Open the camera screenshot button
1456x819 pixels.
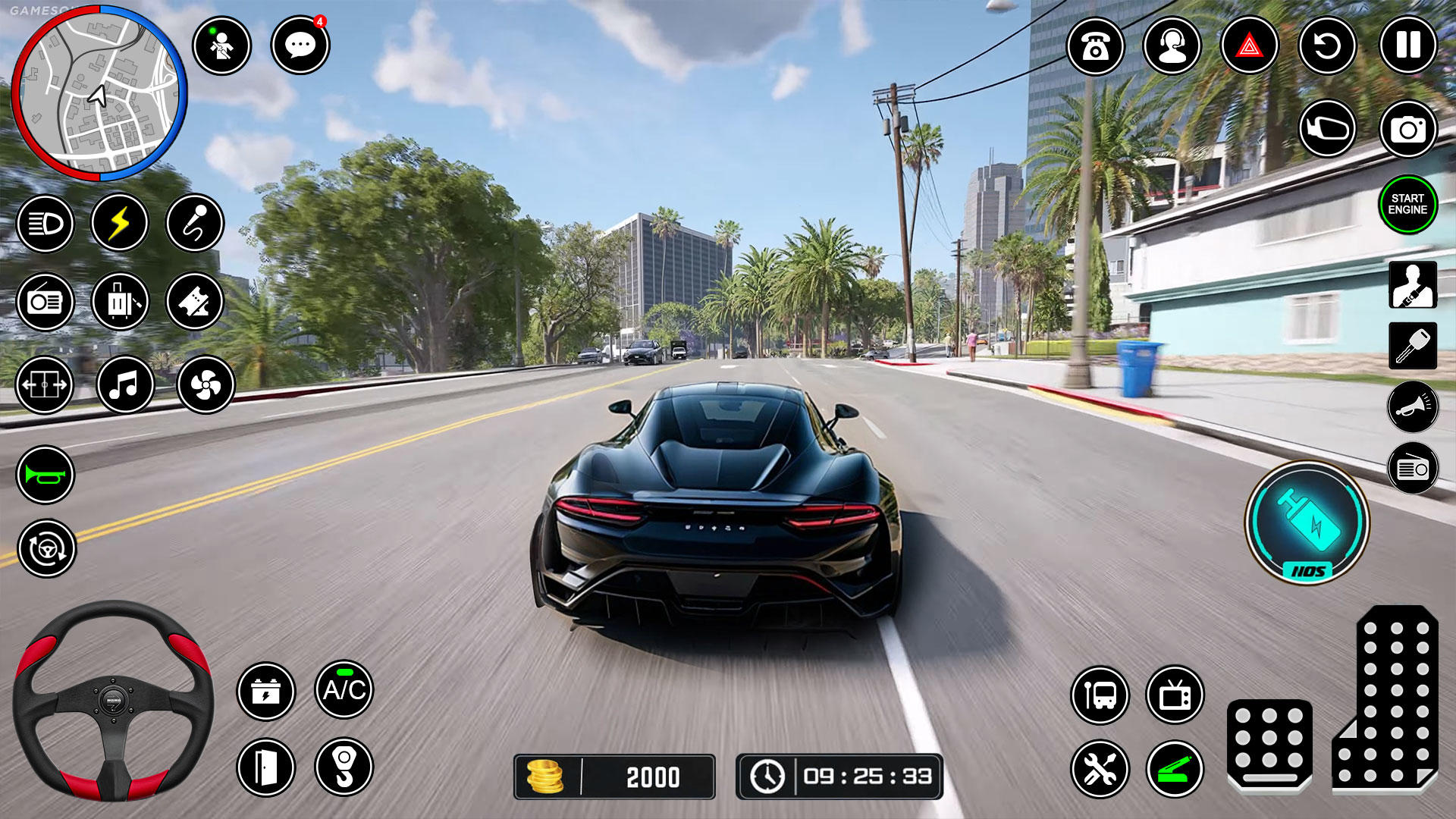[1407, 130]
